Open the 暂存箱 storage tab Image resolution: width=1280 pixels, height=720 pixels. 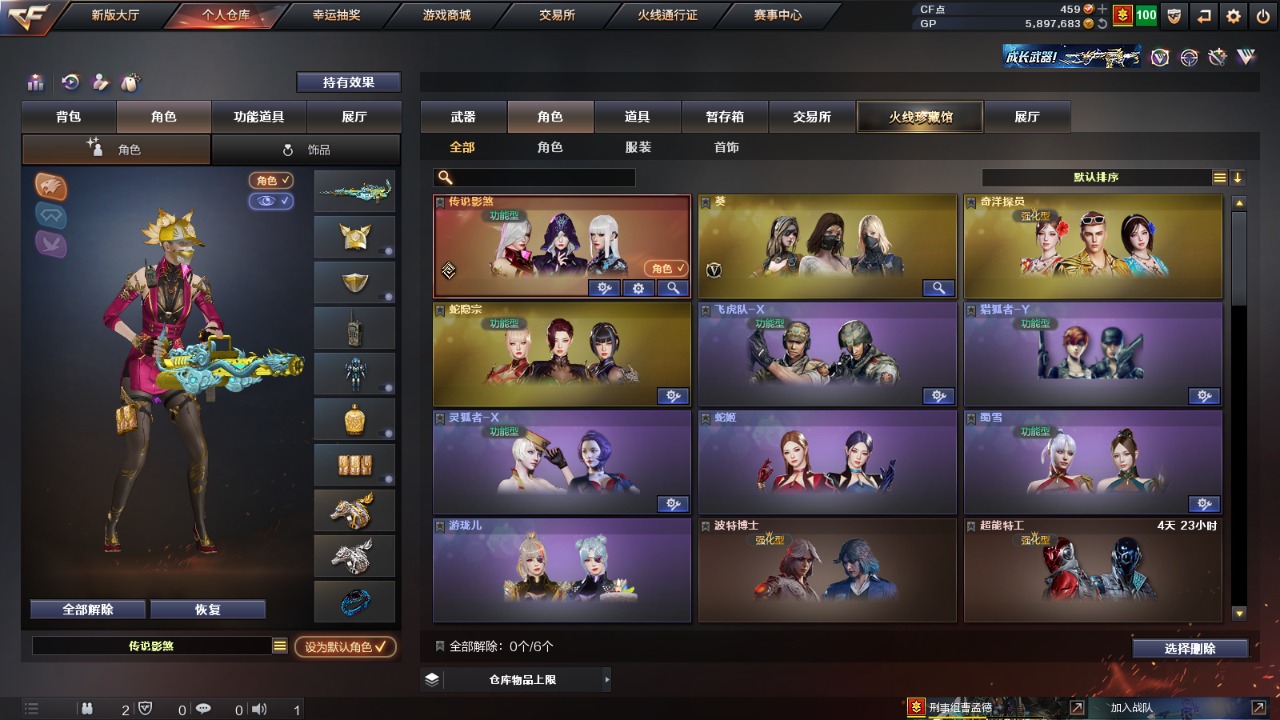(x=725, y=117)
